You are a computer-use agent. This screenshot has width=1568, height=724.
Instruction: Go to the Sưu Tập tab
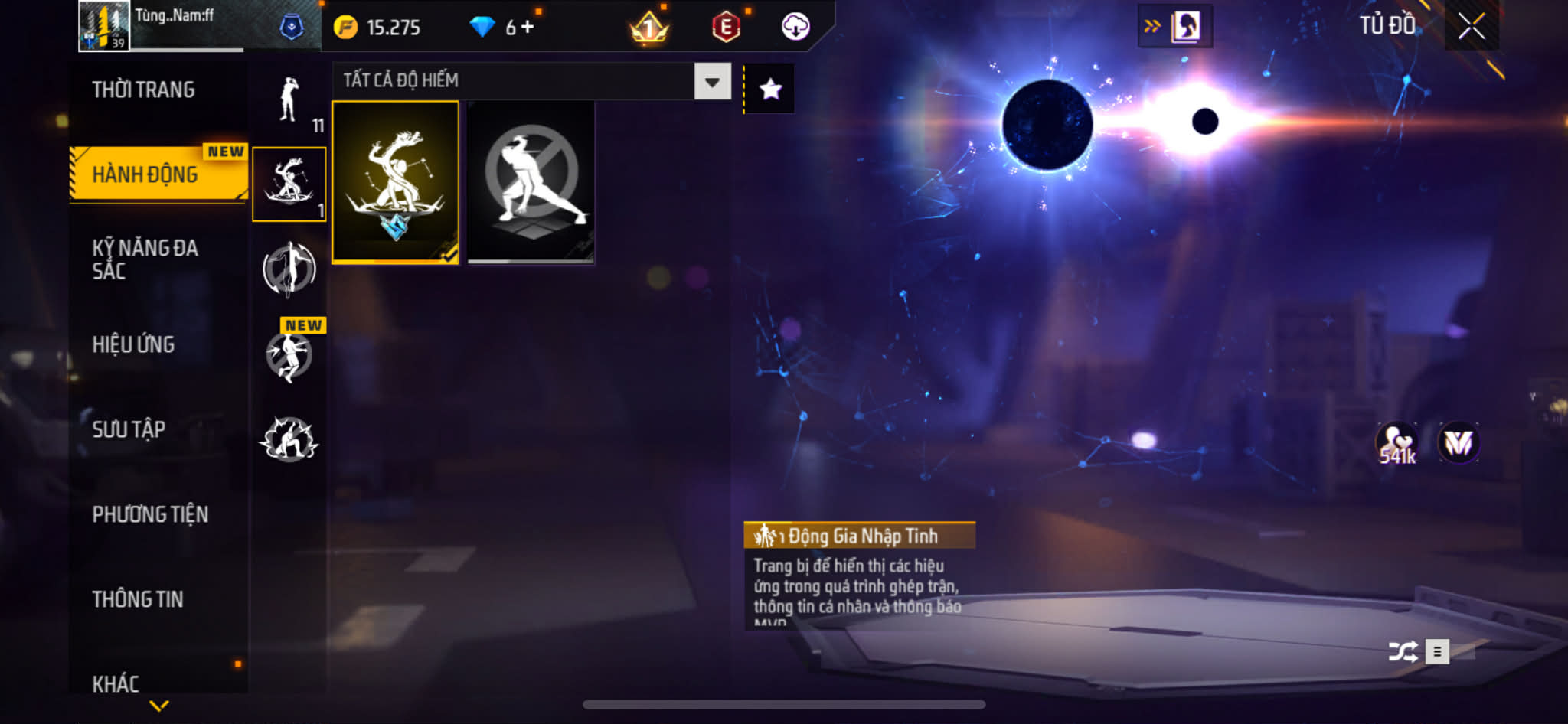click(x=129, y=429)
